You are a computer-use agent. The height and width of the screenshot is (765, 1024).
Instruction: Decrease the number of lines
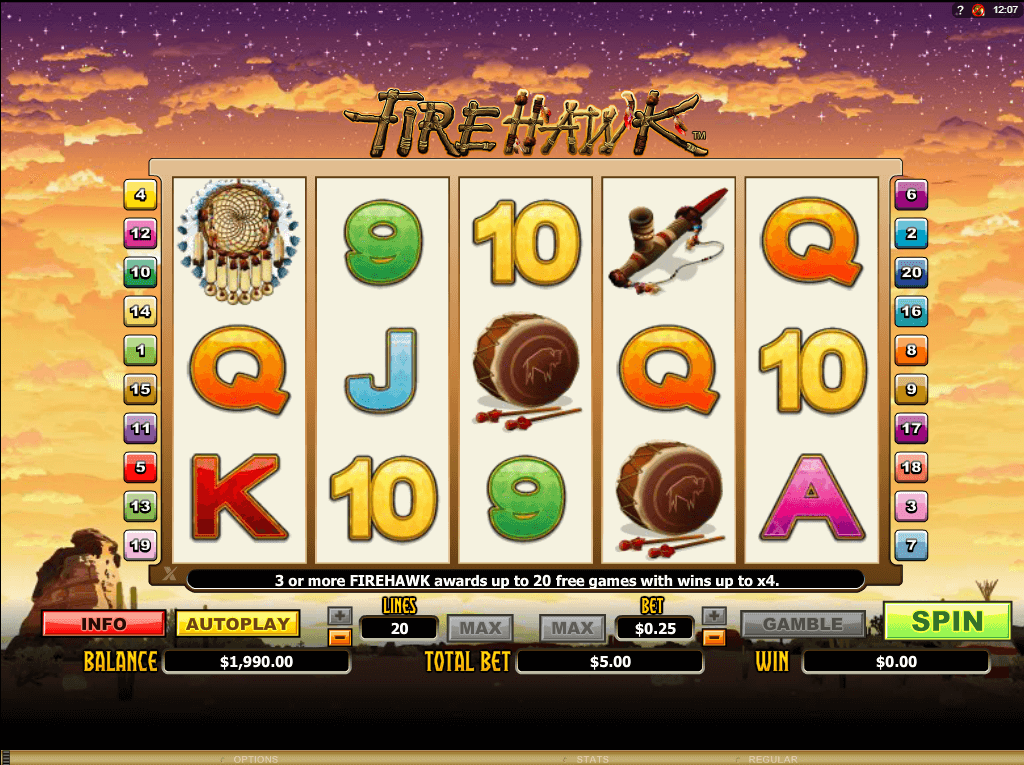click(340, 636)
